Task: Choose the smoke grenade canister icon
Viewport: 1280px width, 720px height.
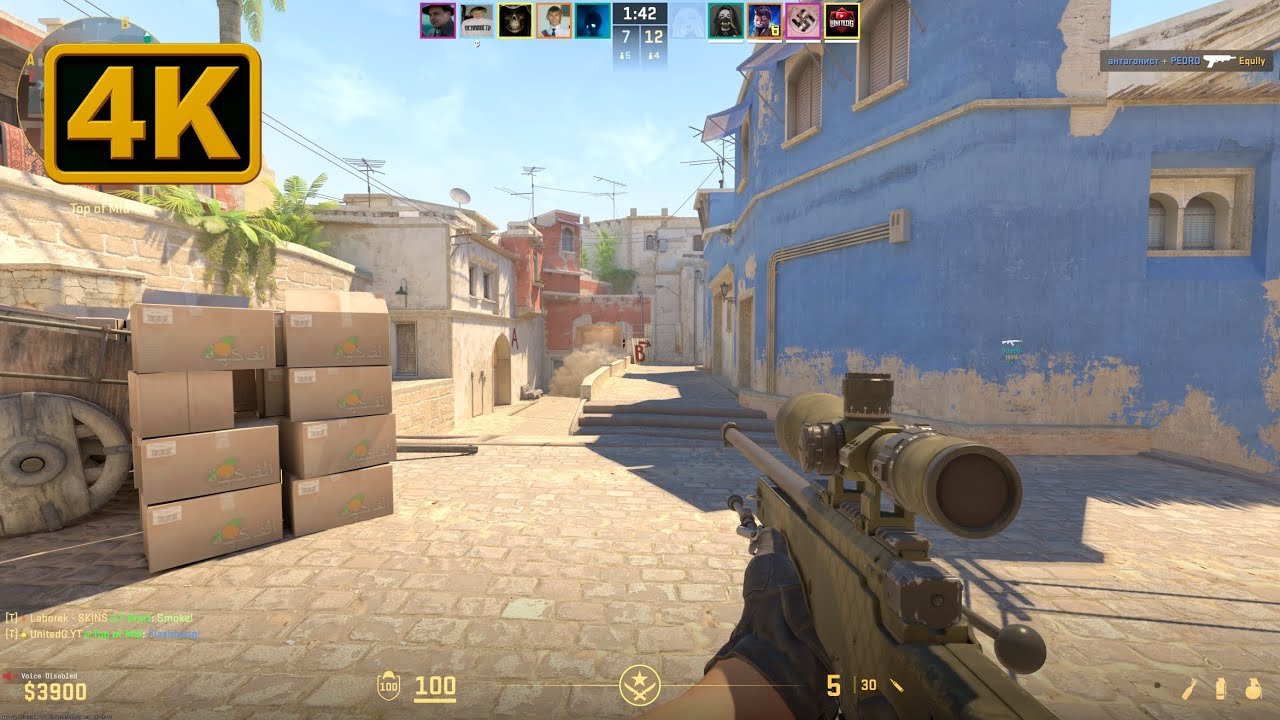Action: pyautogui.click(x=1220, y=688)
